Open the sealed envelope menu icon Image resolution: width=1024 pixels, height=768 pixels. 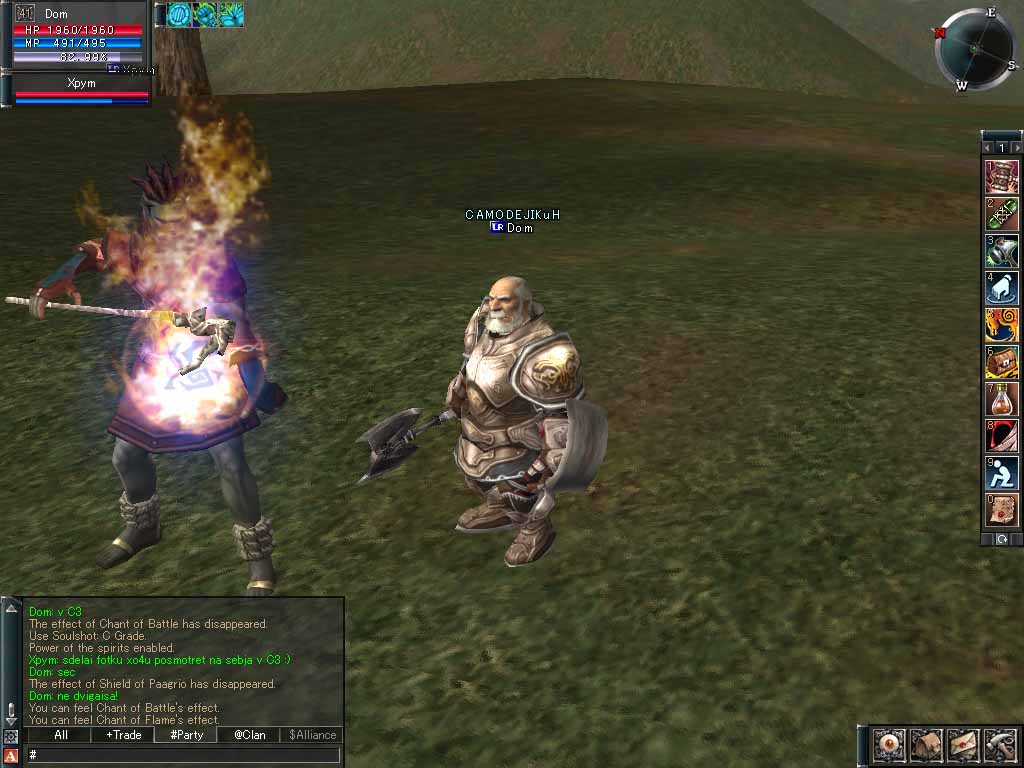click(x=963, y=745)
